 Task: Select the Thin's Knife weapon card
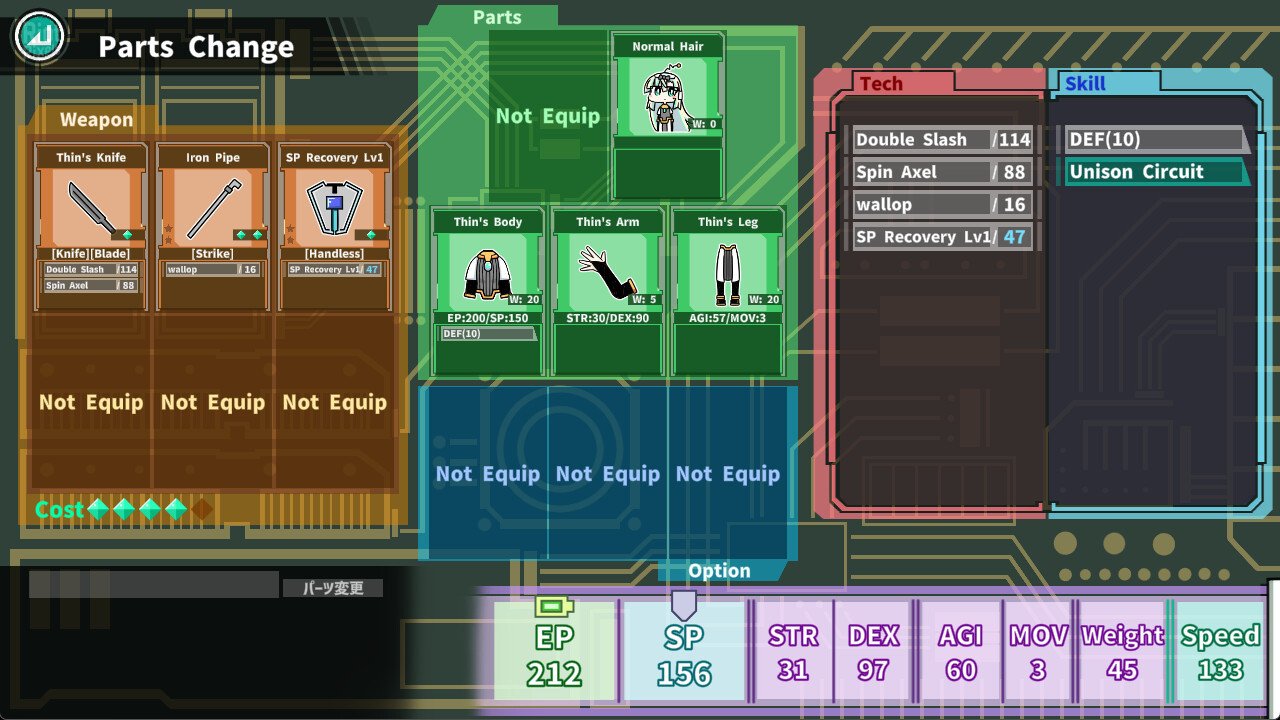point(91,226)
